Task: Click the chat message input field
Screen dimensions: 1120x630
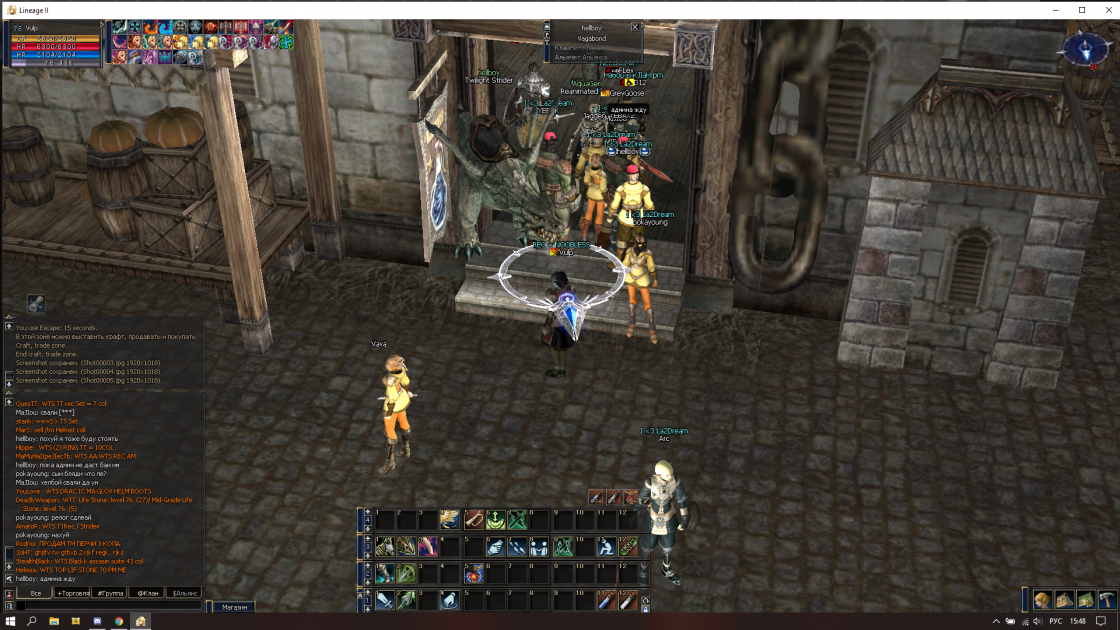Action: 110,606
